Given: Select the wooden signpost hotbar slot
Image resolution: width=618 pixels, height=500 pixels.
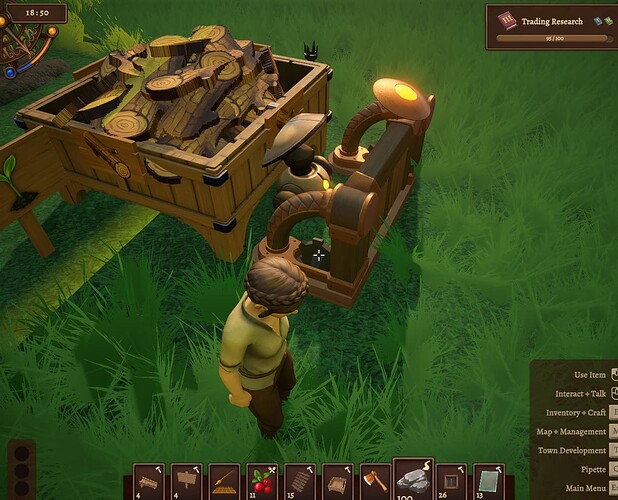Looking at the screenshot, I should [x=187, y=481].
